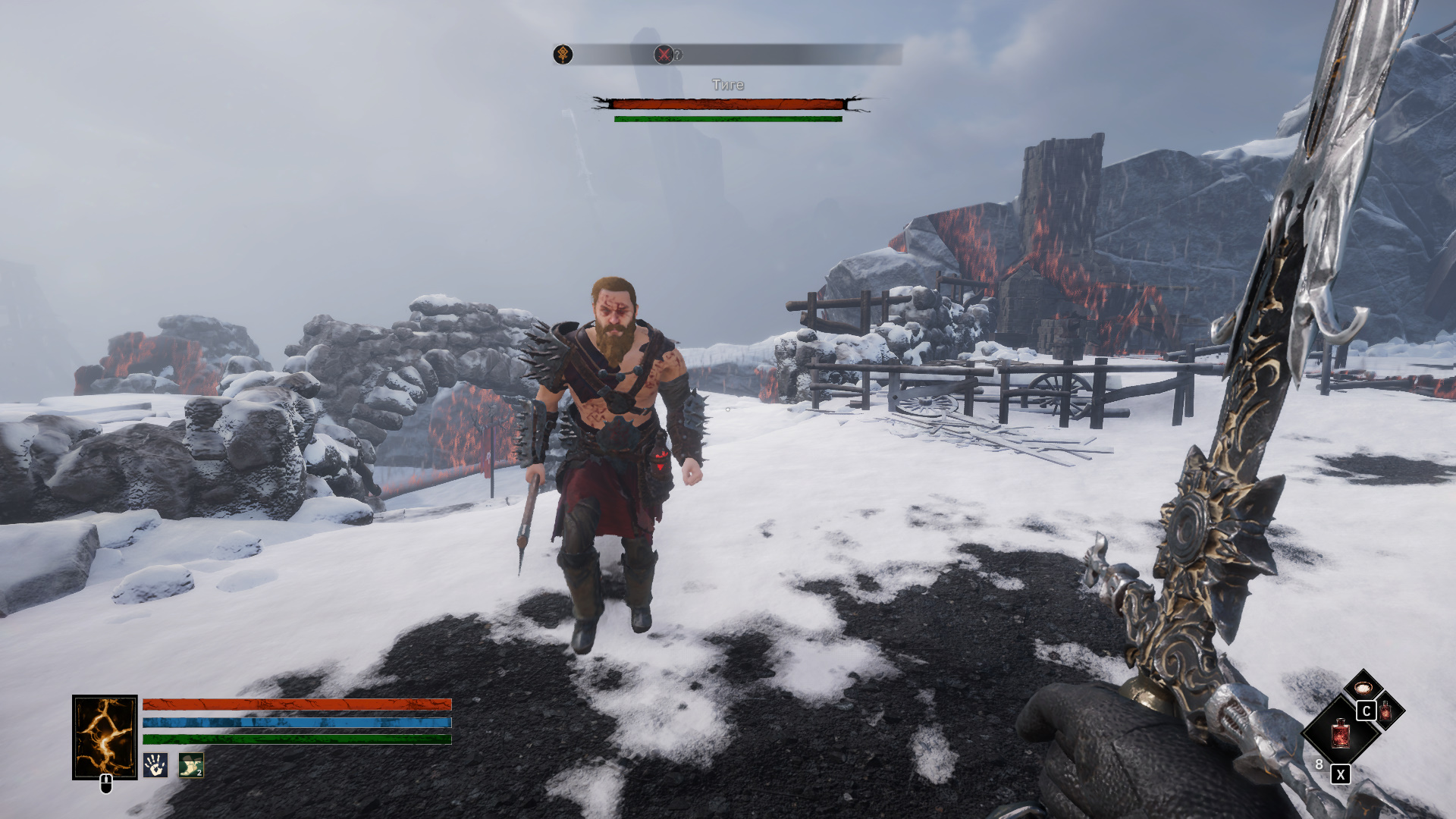This screenshot has height=819, width=1456.
Task: Use the large red potion bottle slot
Action: click(1340, 733)
